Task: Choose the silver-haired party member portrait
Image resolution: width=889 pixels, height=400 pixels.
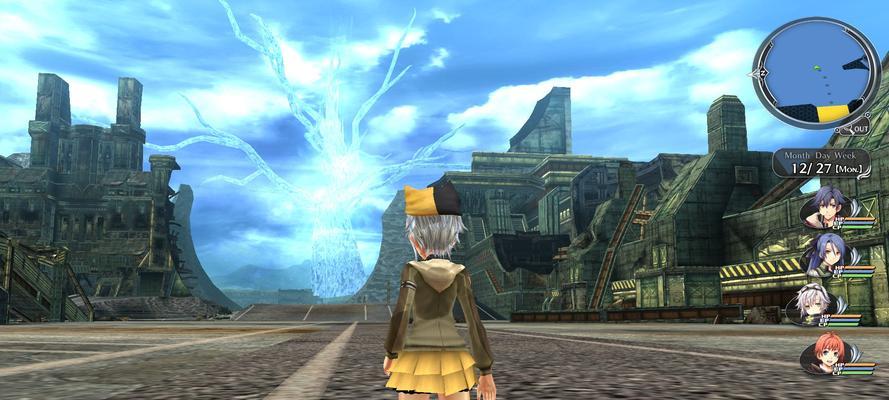Action: [x=812, y=302]
